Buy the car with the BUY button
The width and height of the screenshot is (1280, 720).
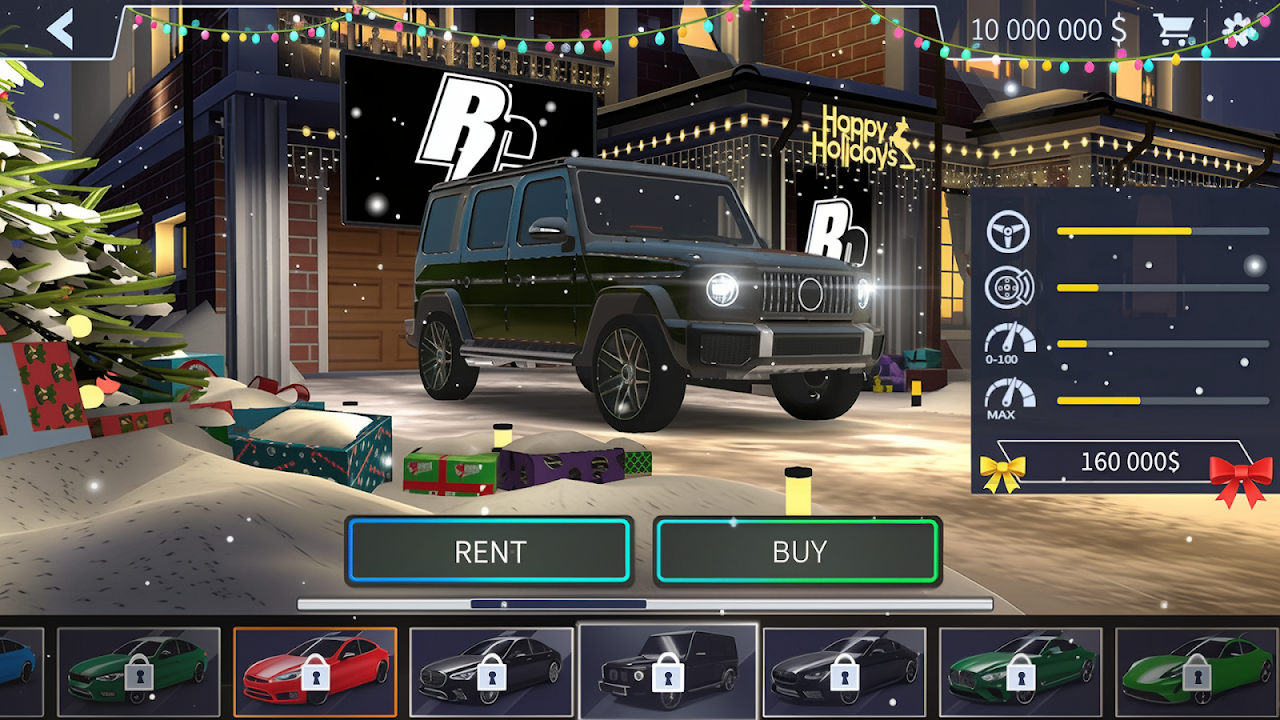tap(798, 551)
